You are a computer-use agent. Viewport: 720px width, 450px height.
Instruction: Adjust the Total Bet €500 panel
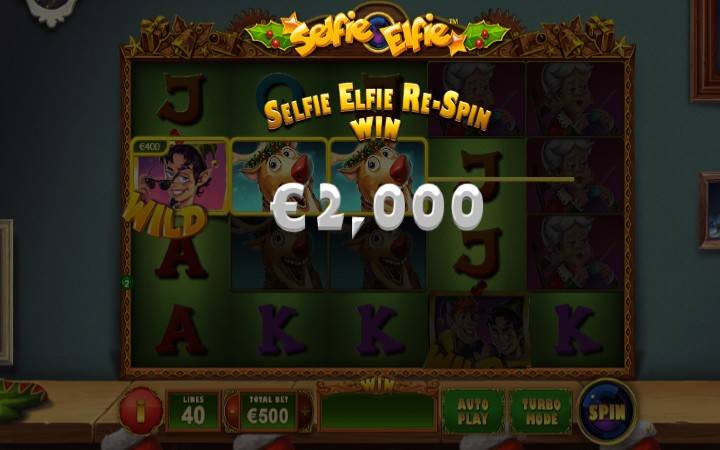click(267, 410)
